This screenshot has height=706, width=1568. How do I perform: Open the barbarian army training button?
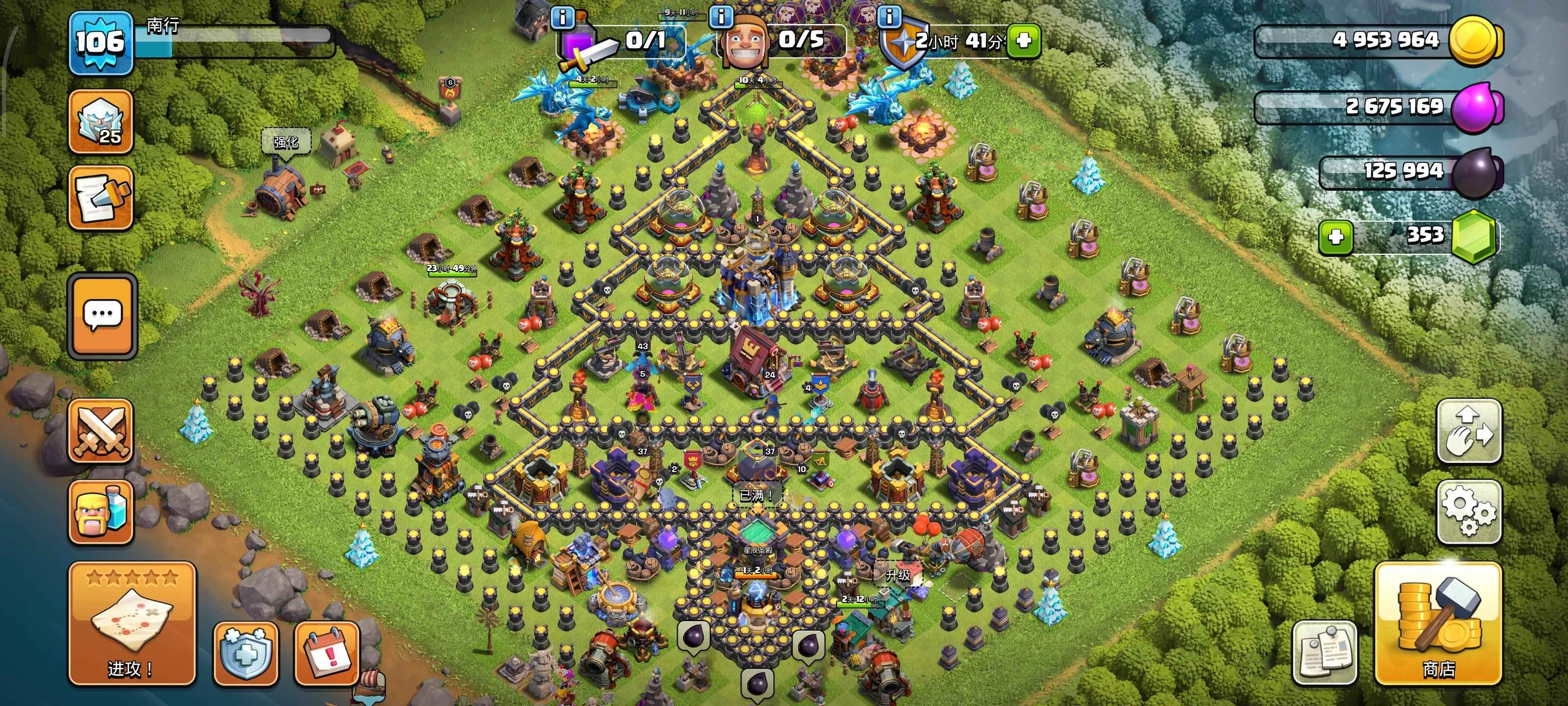click(100, 512)
